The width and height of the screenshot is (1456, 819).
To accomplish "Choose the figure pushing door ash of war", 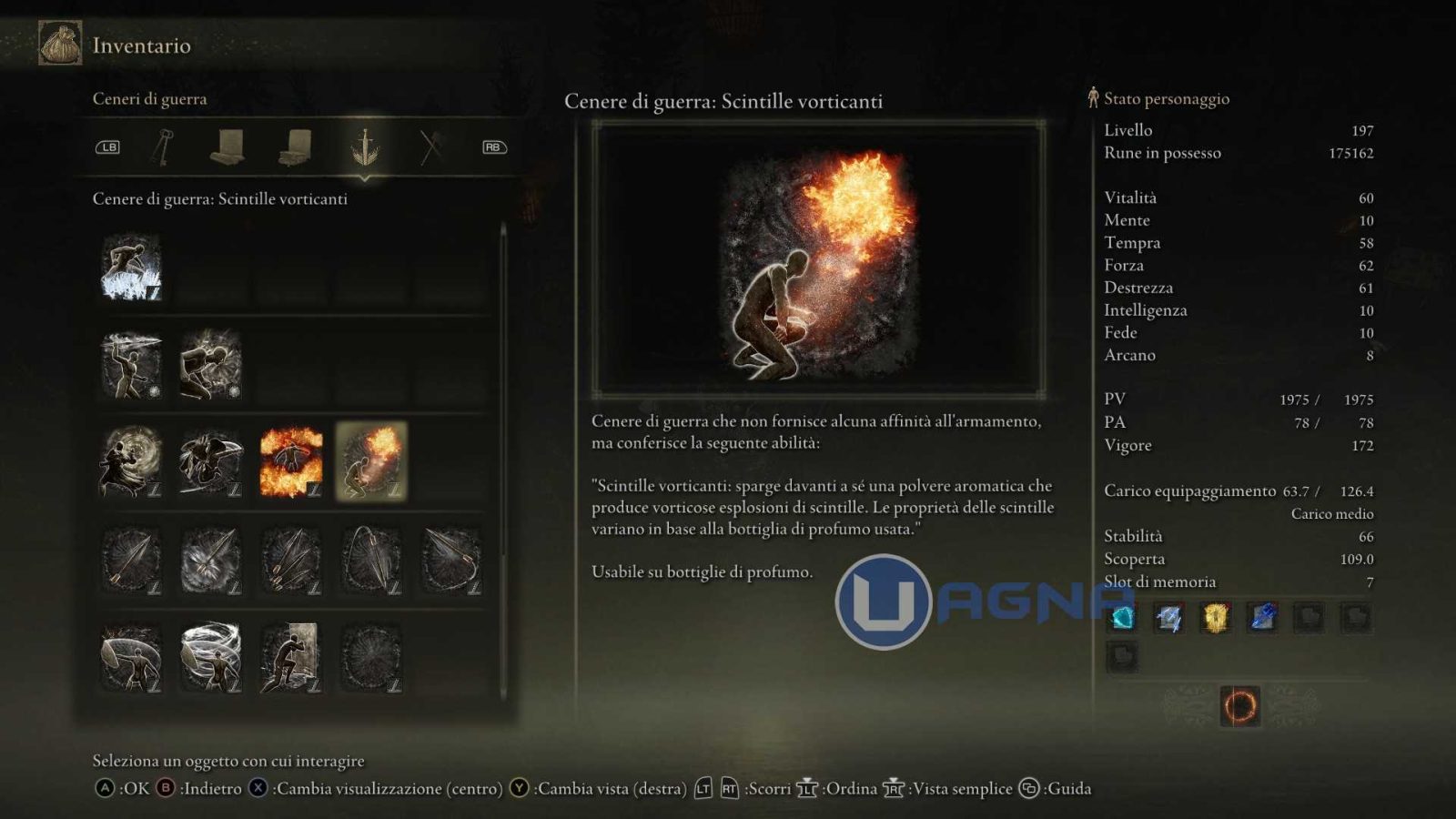I will [x=291, y=657].
